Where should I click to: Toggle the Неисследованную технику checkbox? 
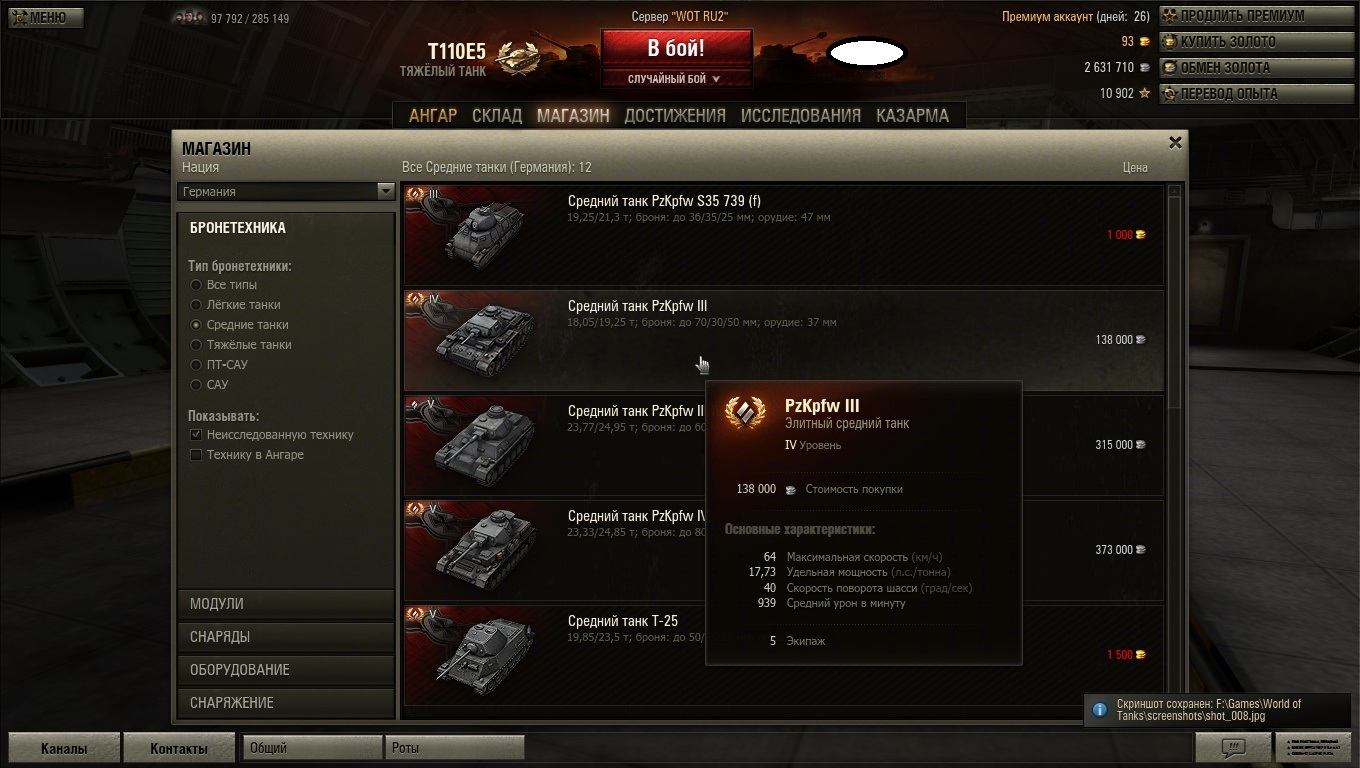197,435
